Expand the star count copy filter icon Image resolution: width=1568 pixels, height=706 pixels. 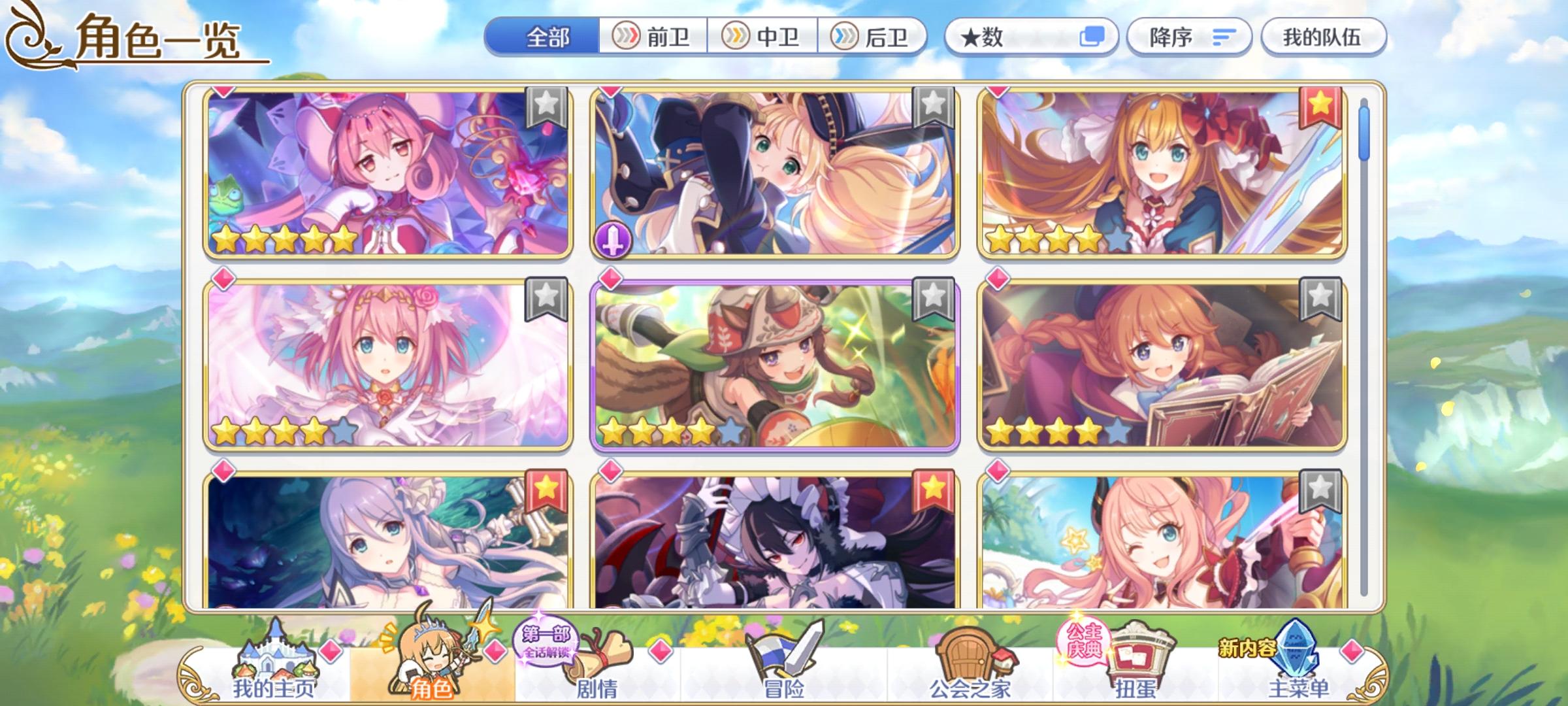[x=1095, y=39]
